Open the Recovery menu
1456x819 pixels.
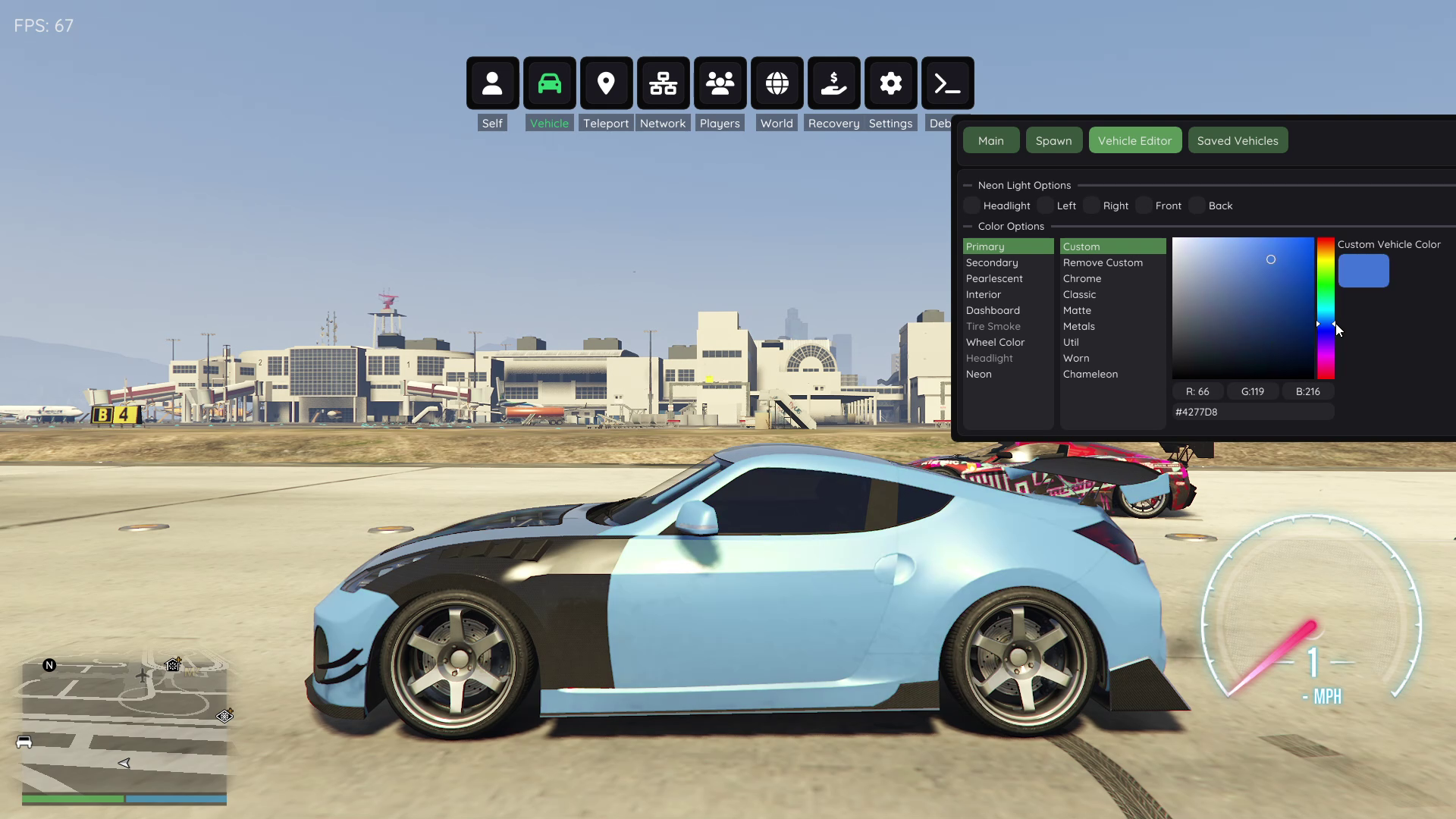point(833,83)
